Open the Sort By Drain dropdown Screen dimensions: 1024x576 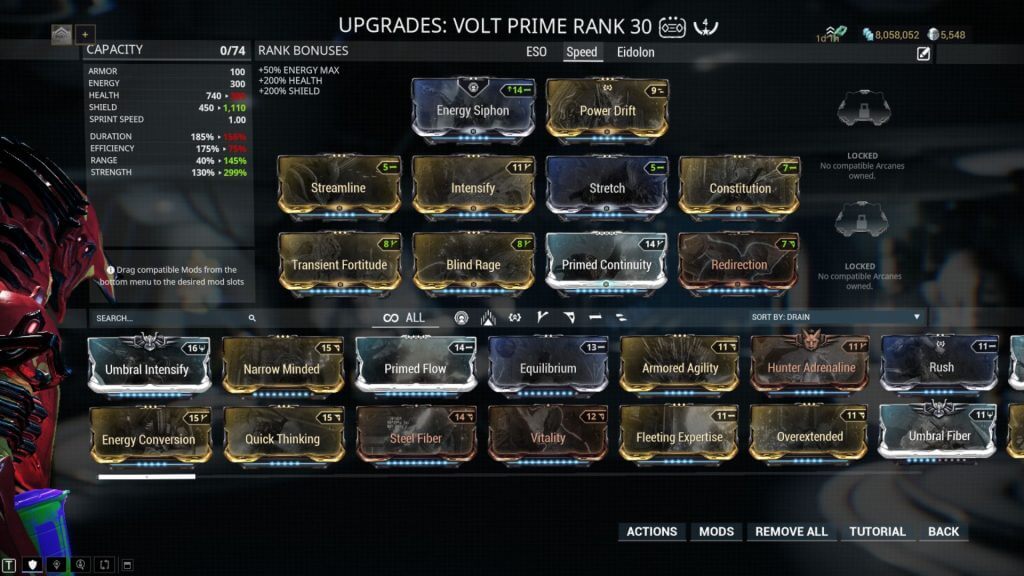click(836, 317)
